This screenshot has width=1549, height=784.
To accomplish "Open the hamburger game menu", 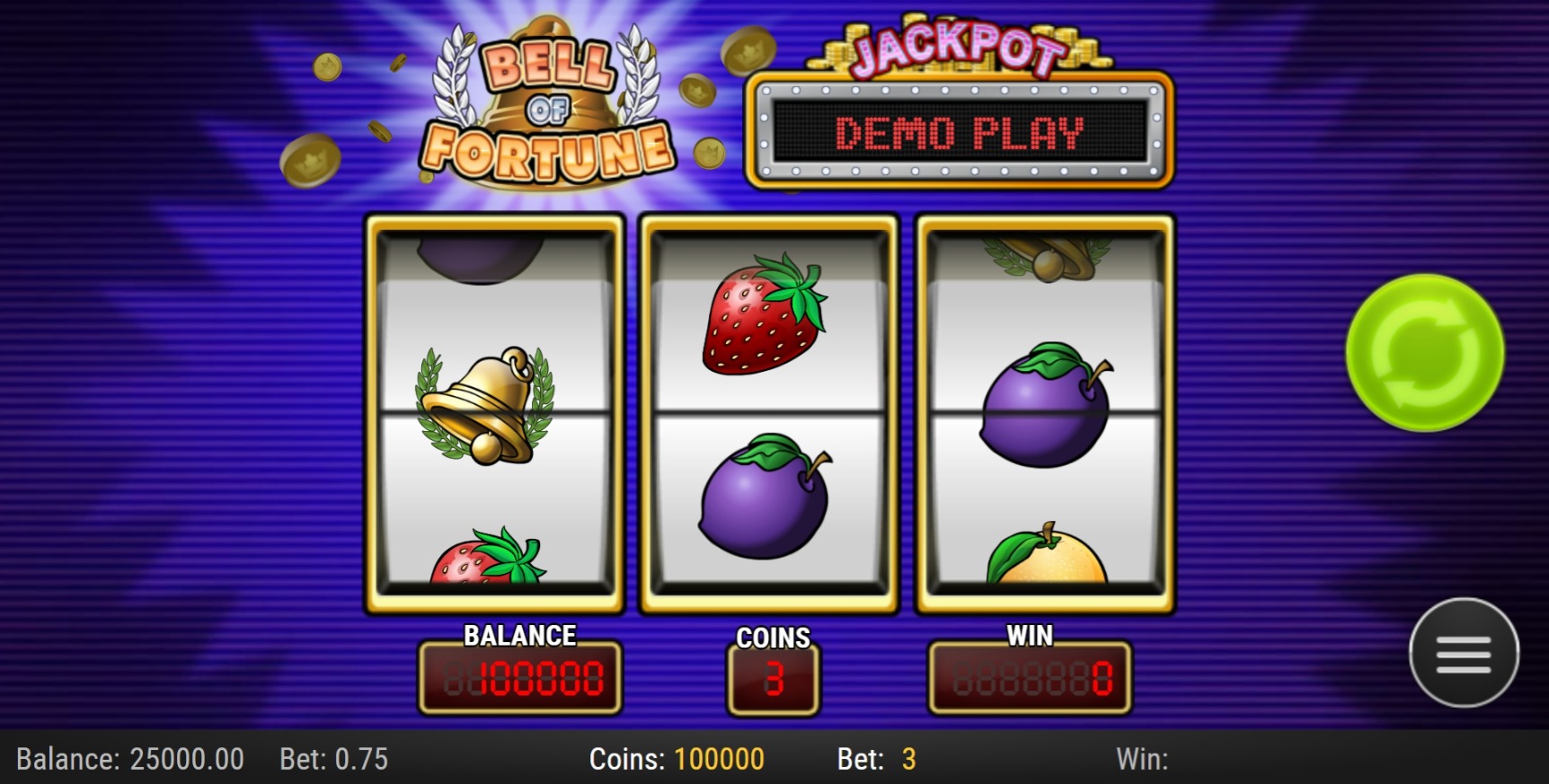I will 1464,653.
